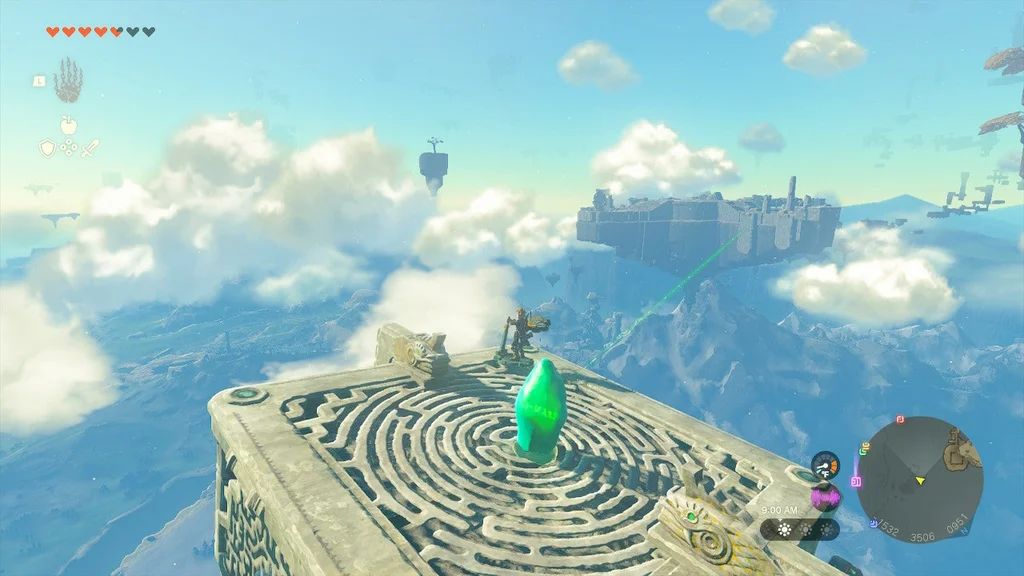This screenshot has width=1024, height=576.
Task: Click the yellow player arrow on minimap
Action: click(x=920, y=481)
